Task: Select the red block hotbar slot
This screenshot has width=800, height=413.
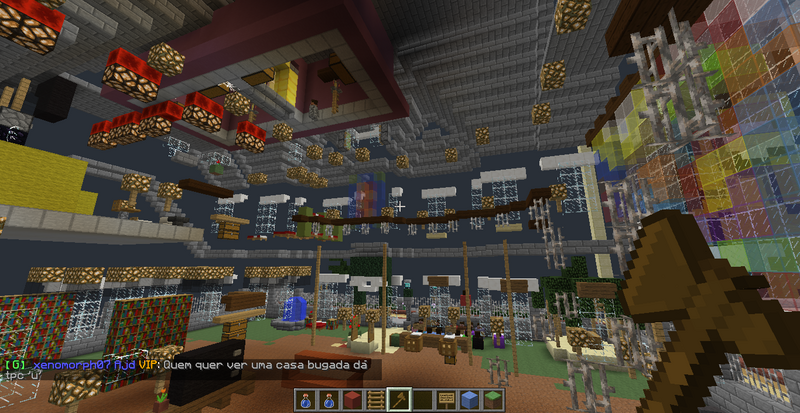Action: (x=353, y=400)
